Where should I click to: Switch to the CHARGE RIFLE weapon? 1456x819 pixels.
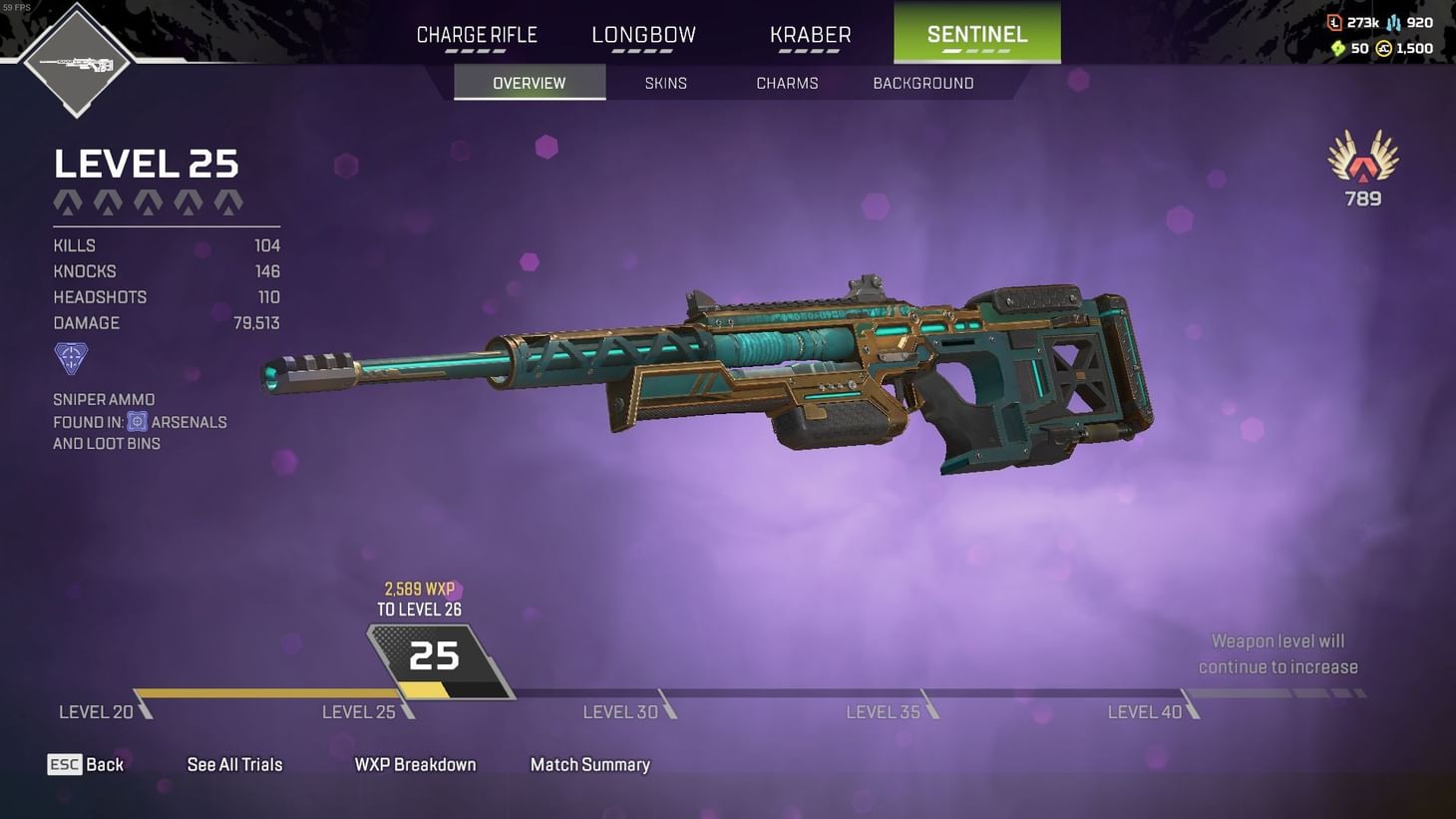[476, 34]
